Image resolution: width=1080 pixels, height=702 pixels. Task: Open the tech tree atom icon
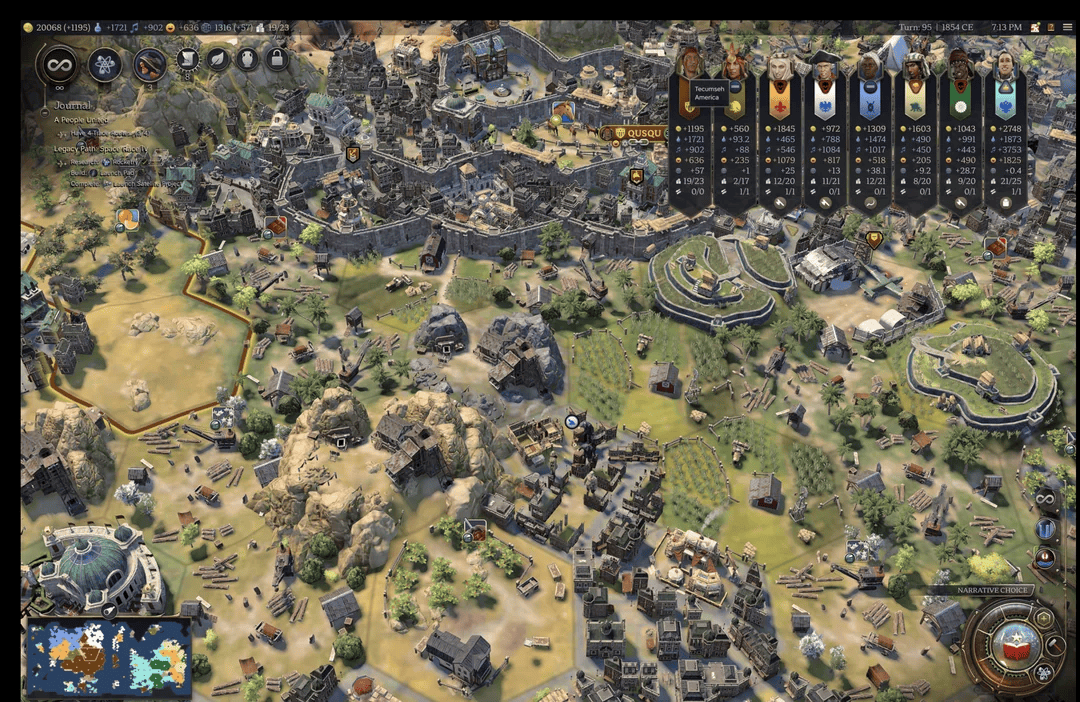pos(105,65)
